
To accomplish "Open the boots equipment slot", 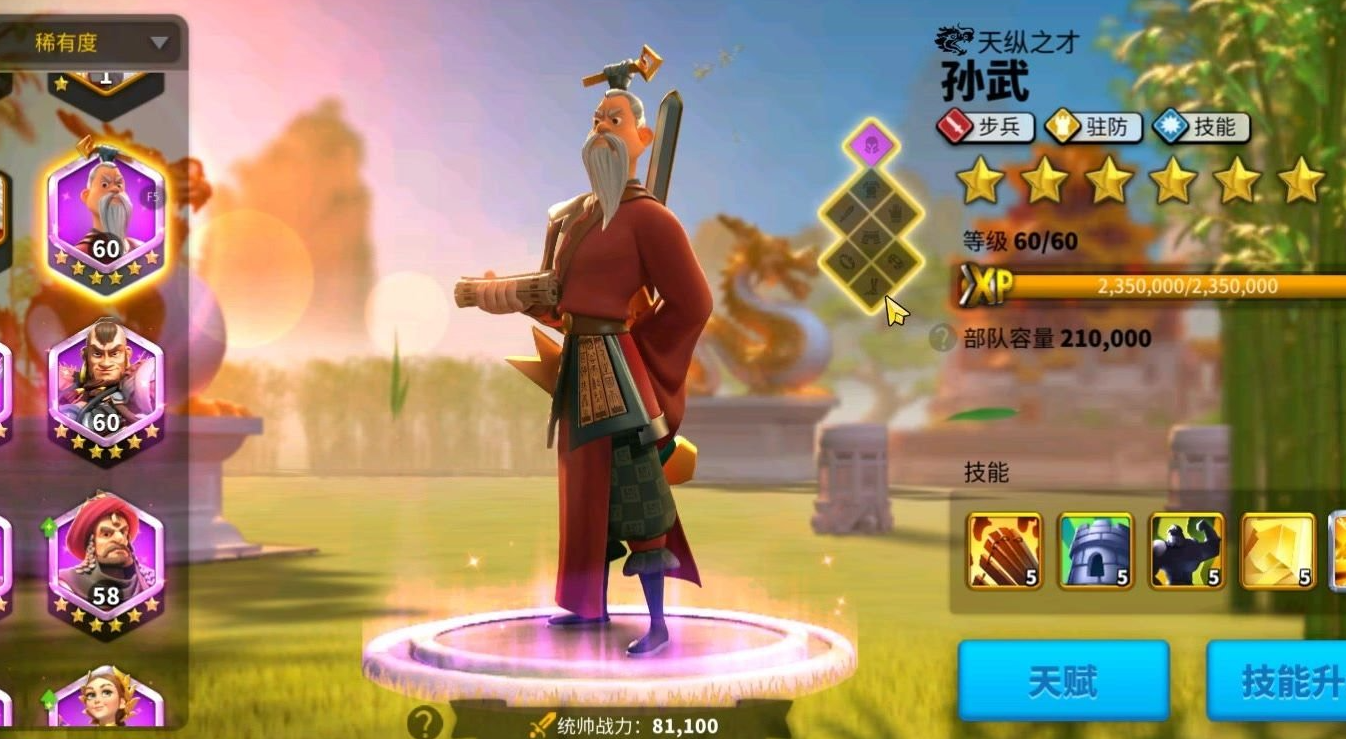I will coord(870,286).
